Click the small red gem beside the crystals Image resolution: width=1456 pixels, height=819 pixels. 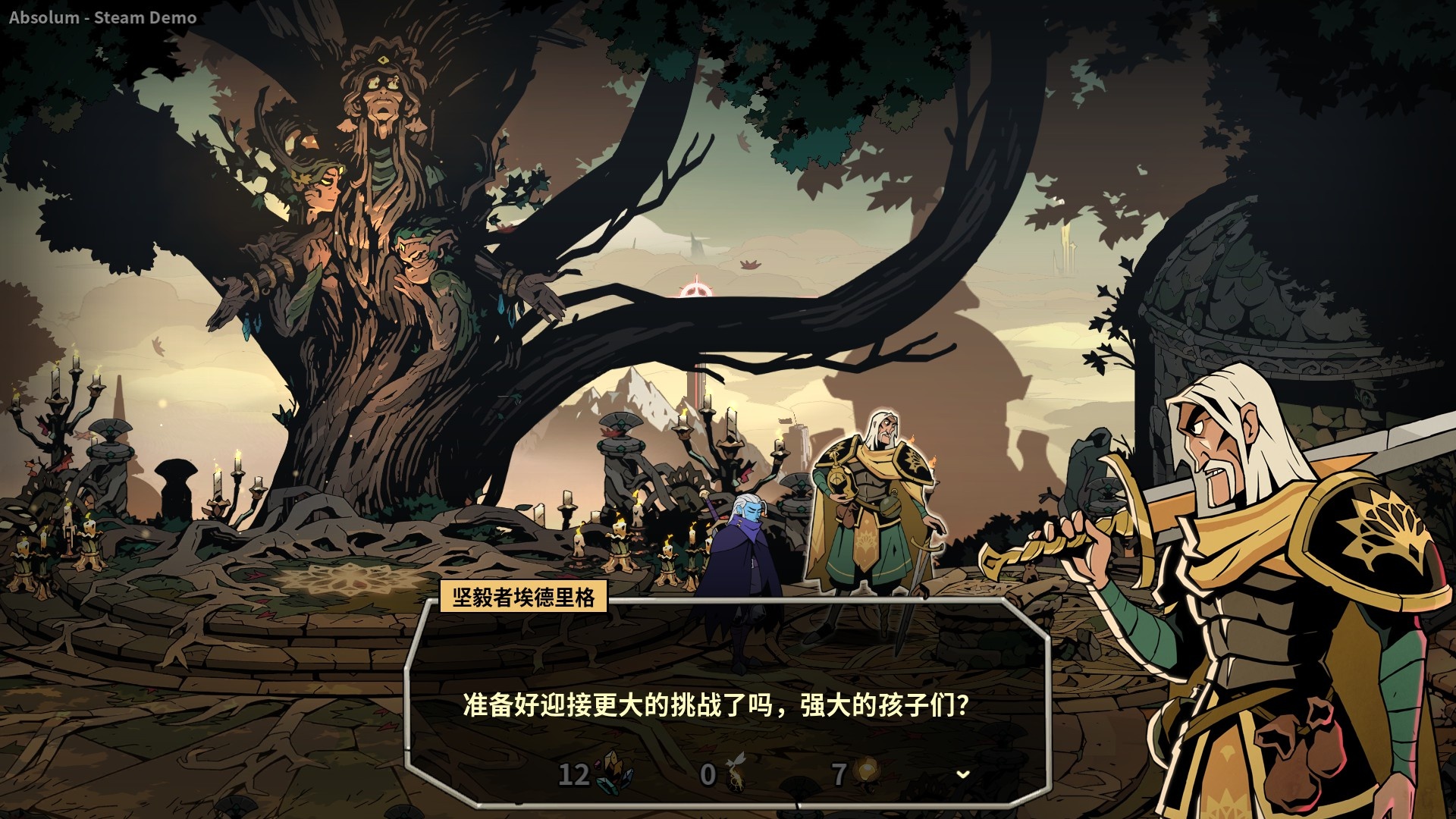597,764
